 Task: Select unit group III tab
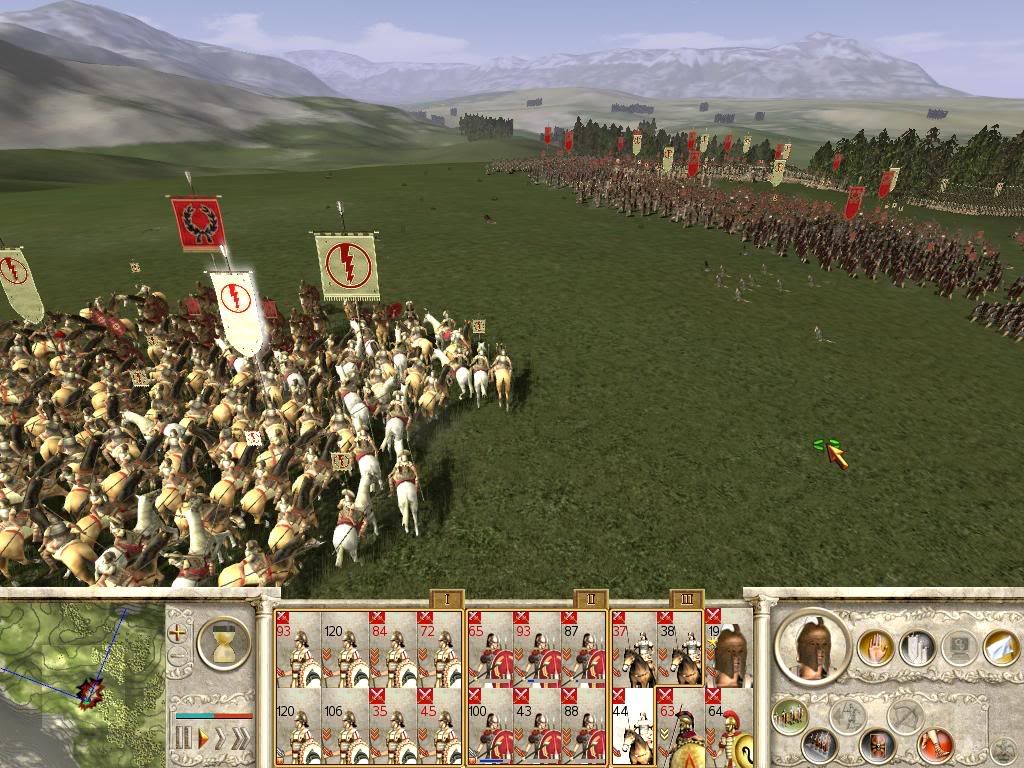[x=687, y=599]
